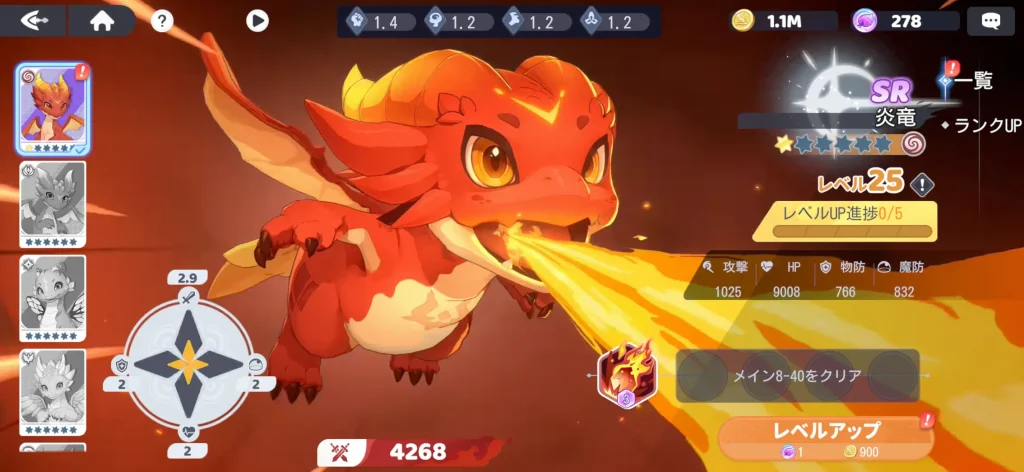The image size is (1024, 472).
Task: Open the question mark help
Action: [162, 20]
